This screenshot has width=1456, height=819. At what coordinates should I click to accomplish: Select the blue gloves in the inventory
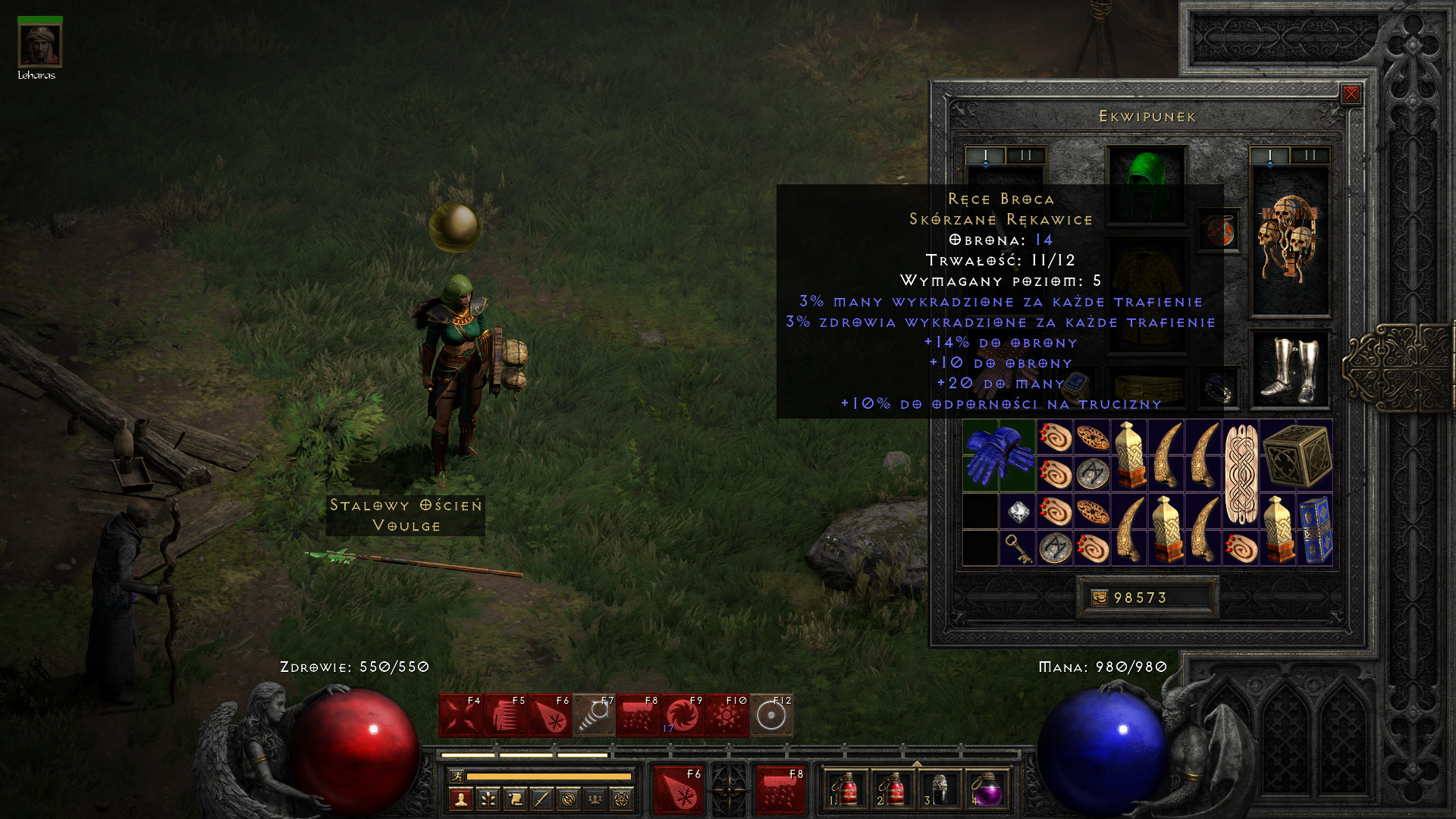999,455
